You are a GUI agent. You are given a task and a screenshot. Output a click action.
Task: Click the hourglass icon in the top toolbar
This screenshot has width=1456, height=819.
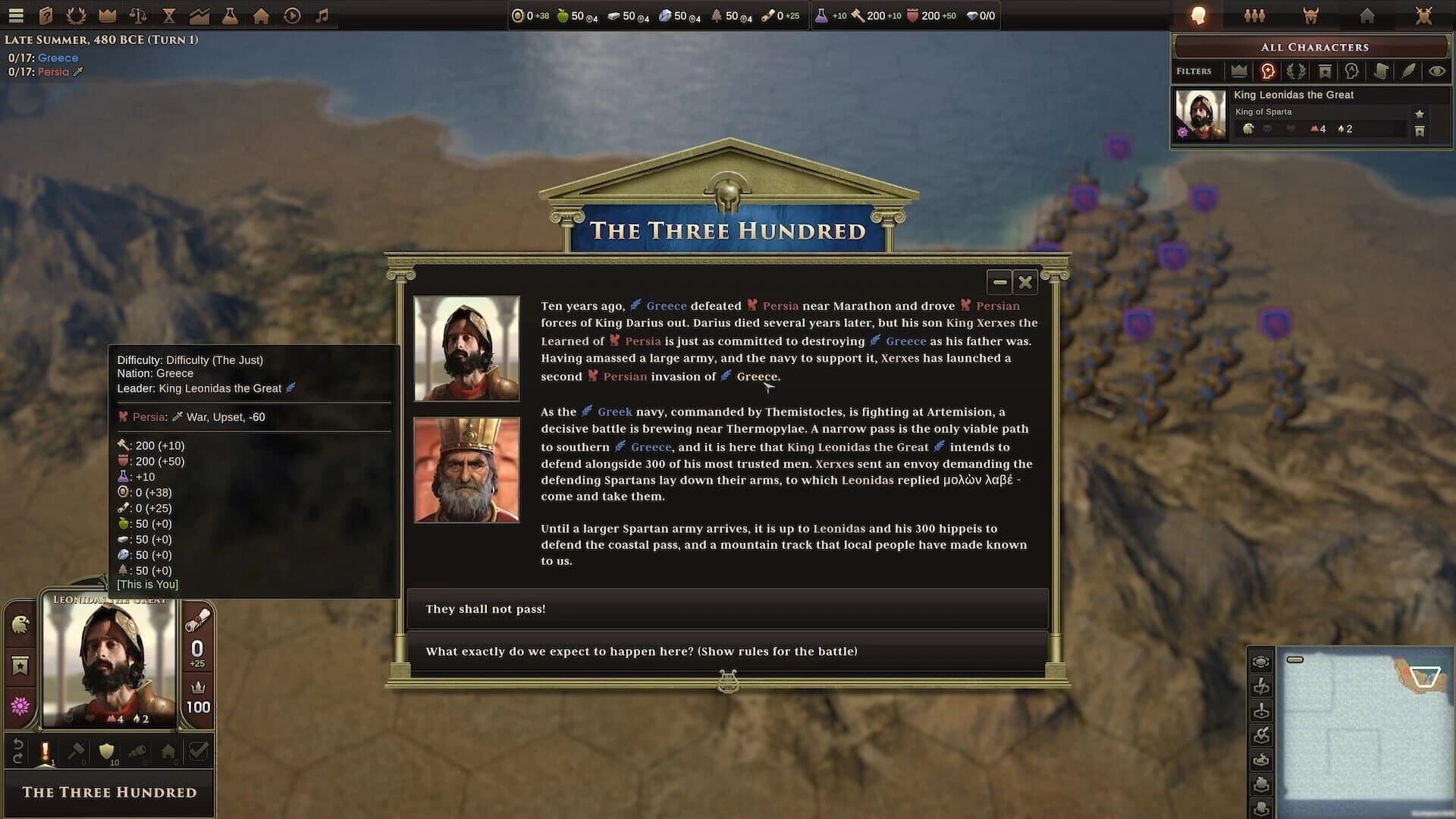(168, 15)
